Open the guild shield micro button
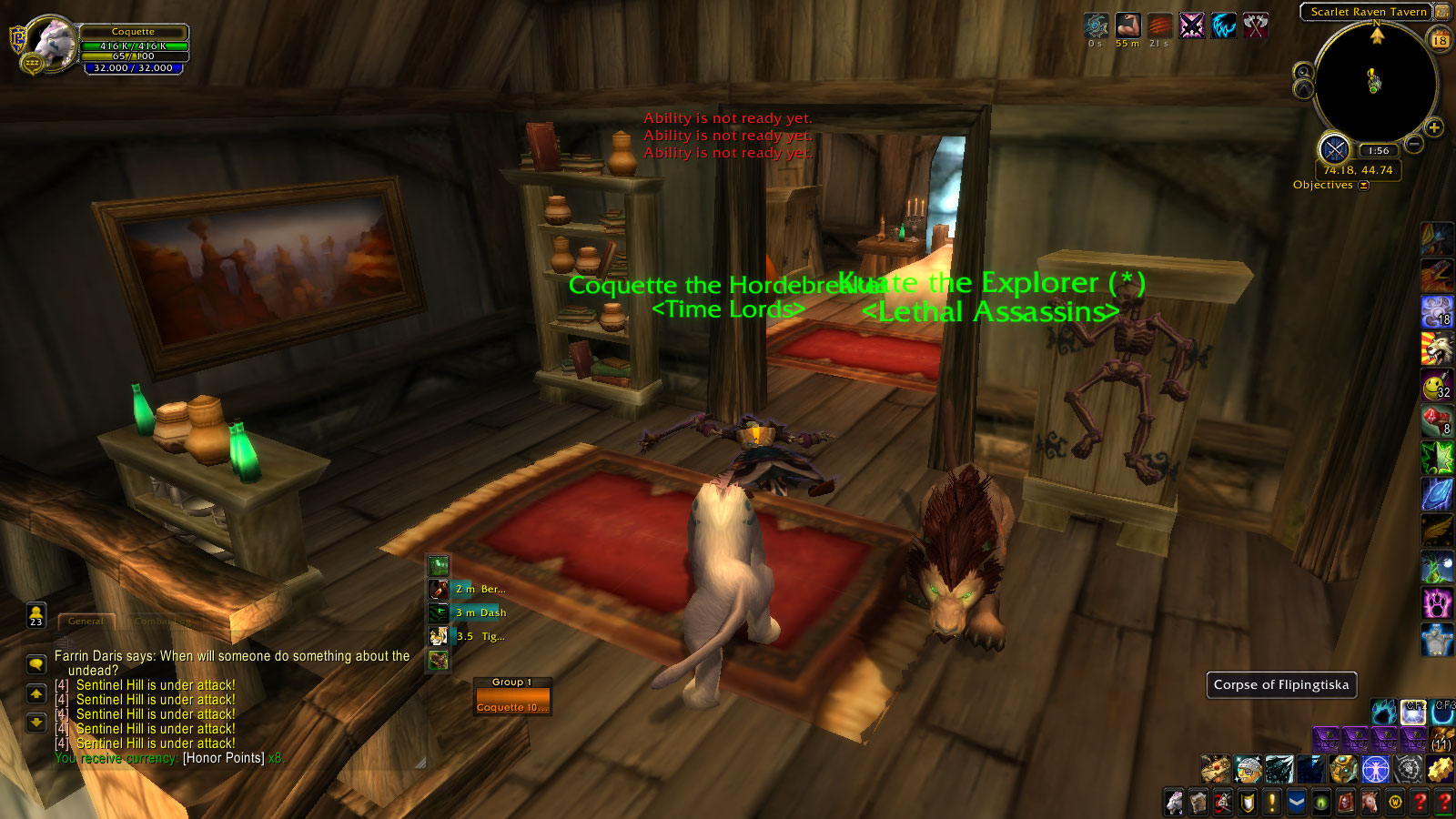The height and width of the screenshot is (819, 1456). (1248, 802)
